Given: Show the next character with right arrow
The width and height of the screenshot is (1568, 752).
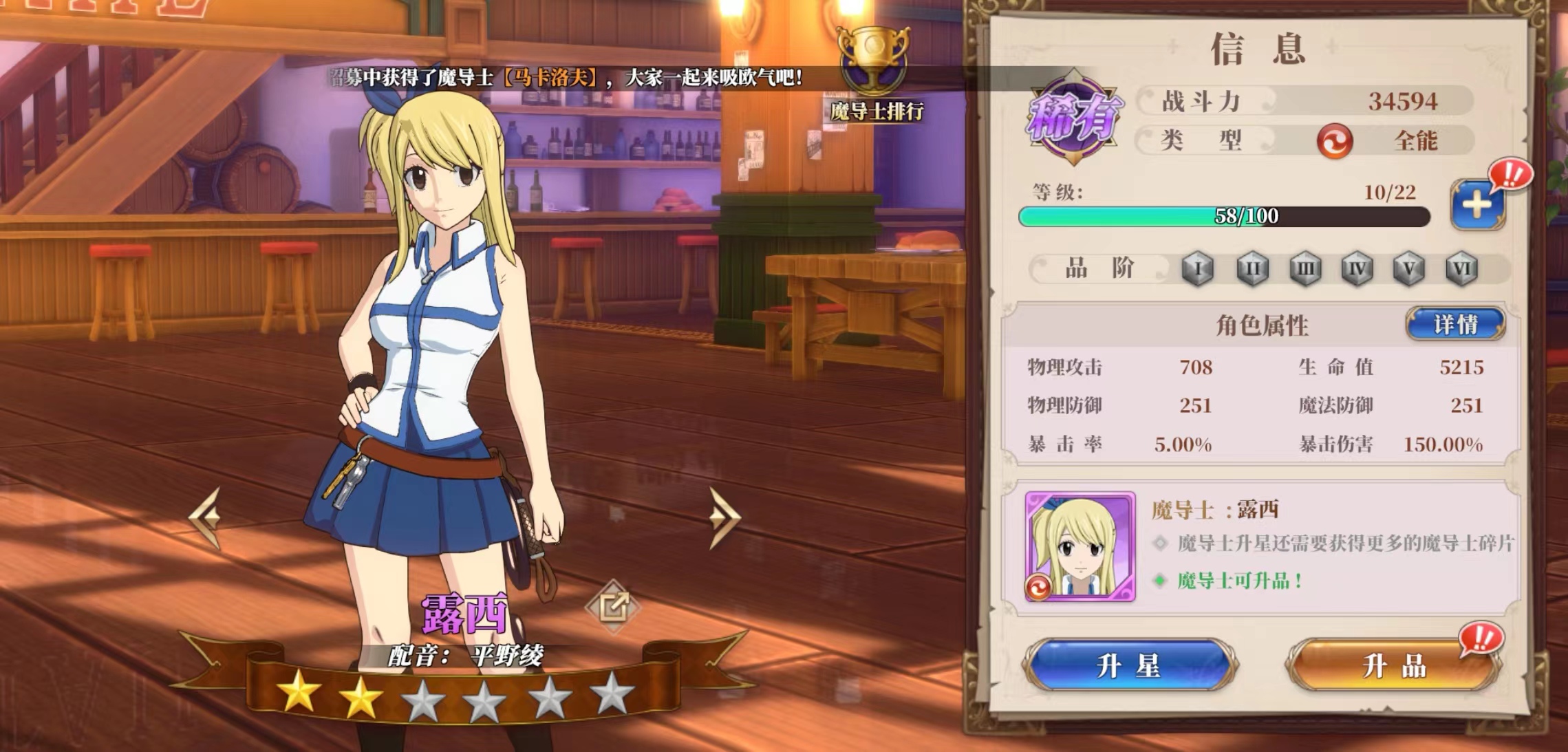Looking at the screenshot, I should click(x=723, y=517).
